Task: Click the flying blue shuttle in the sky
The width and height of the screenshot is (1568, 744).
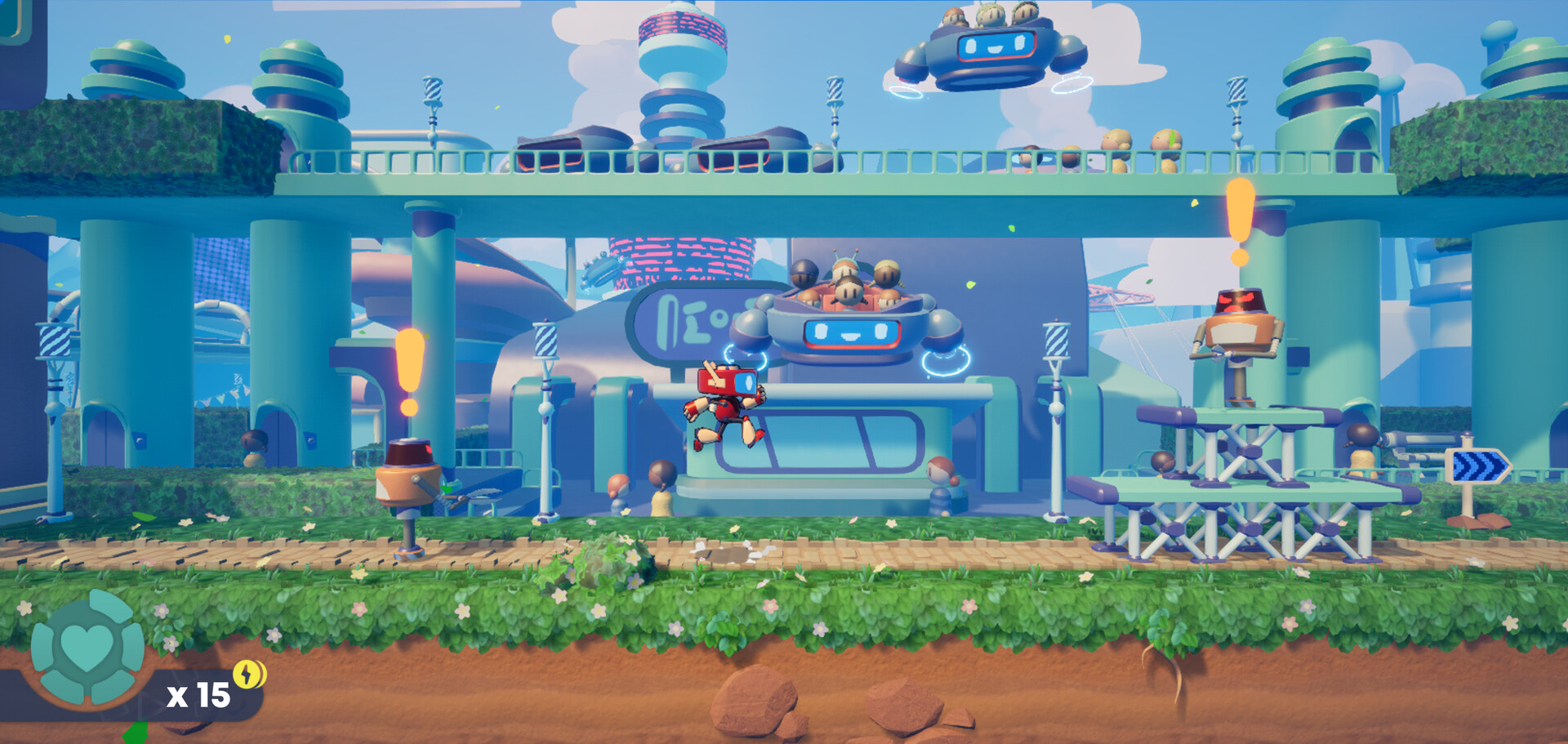Action: [x=988, y=49]
